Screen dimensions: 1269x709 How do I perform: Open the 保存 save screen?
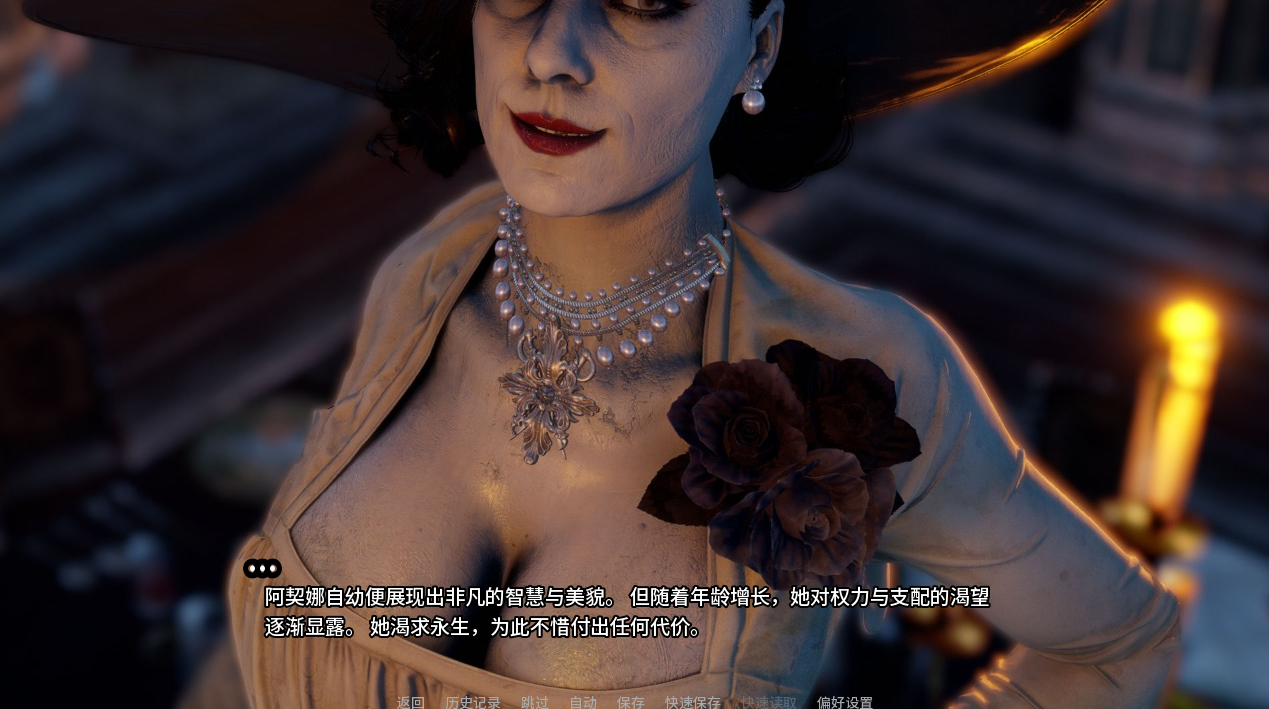[x=631, y=702]
